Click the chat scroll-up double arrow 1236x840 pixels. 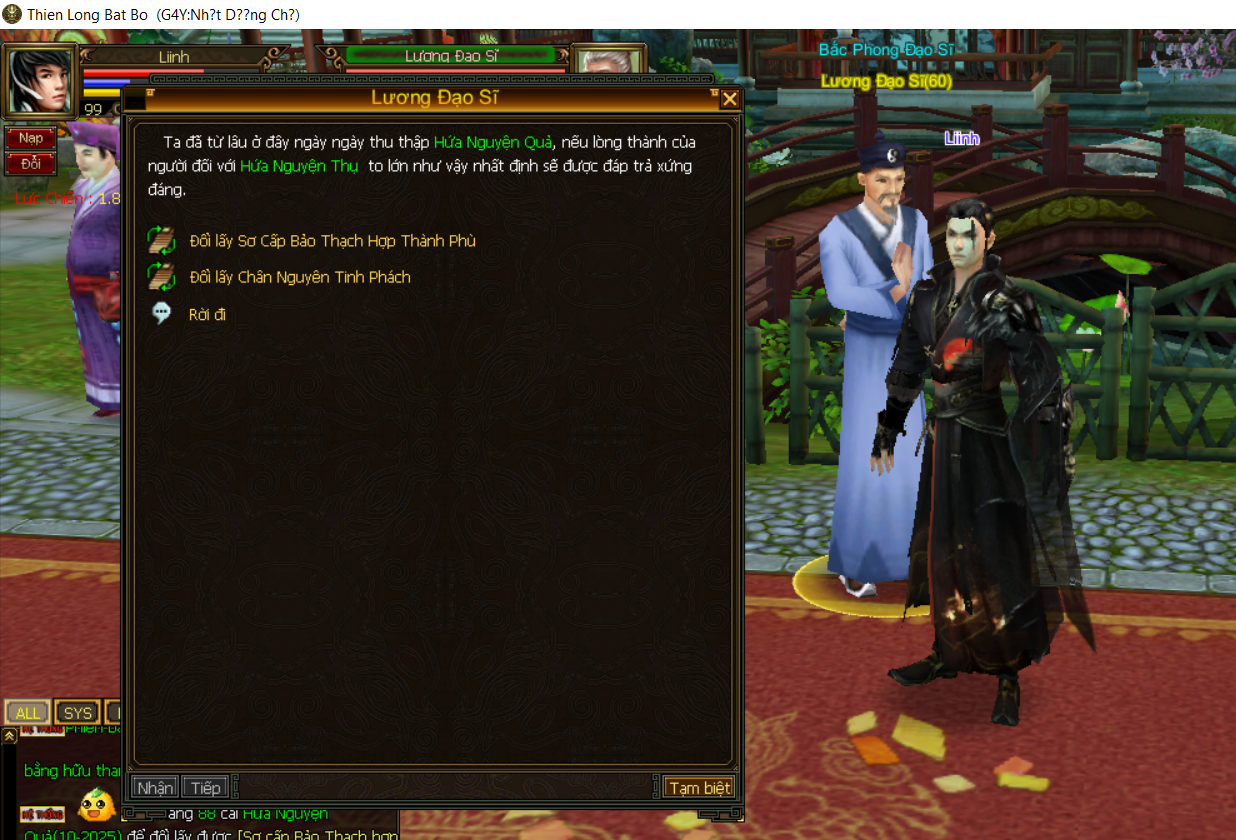coord(9,736)
